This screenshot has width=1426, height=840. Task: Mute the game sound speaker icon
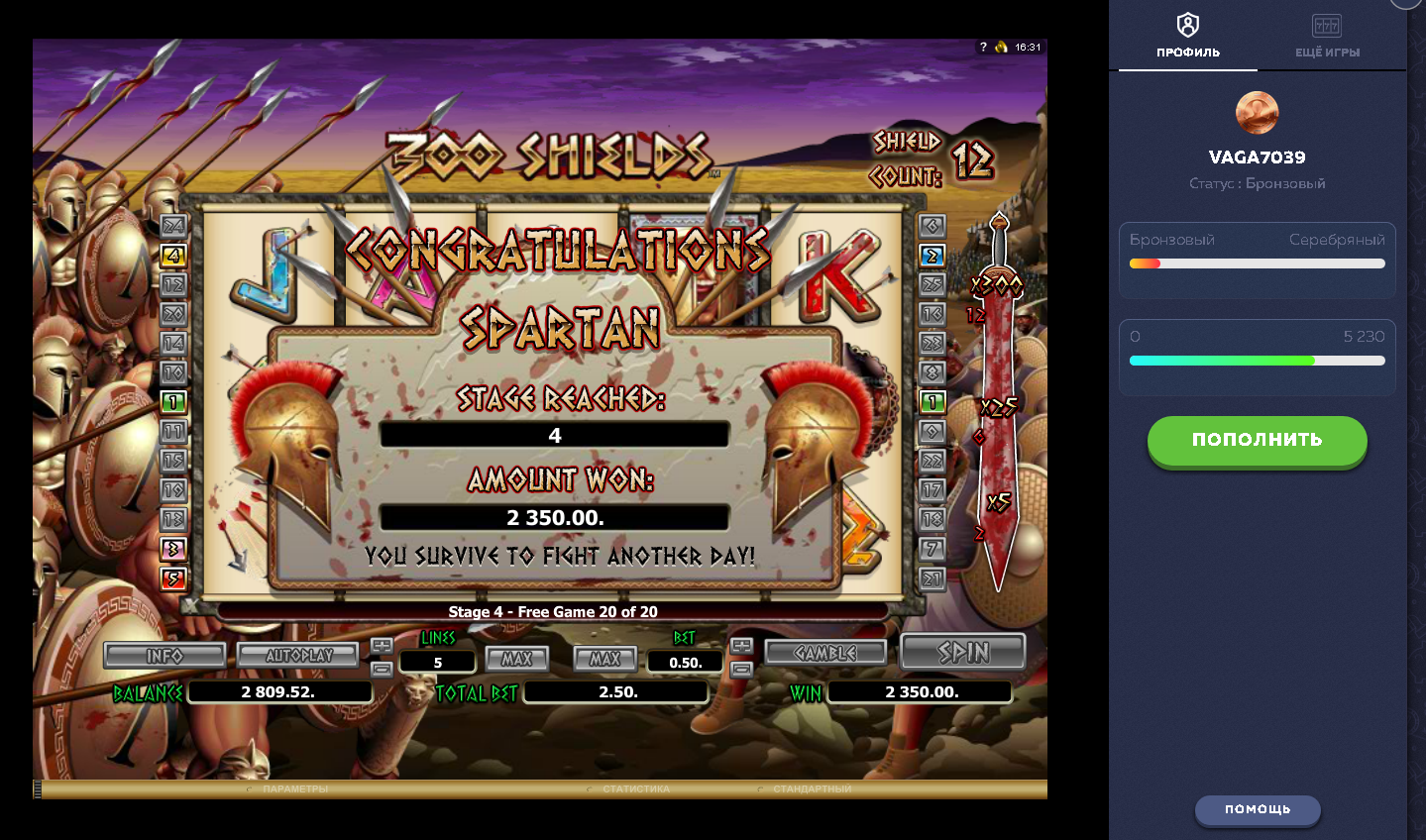1000,45
